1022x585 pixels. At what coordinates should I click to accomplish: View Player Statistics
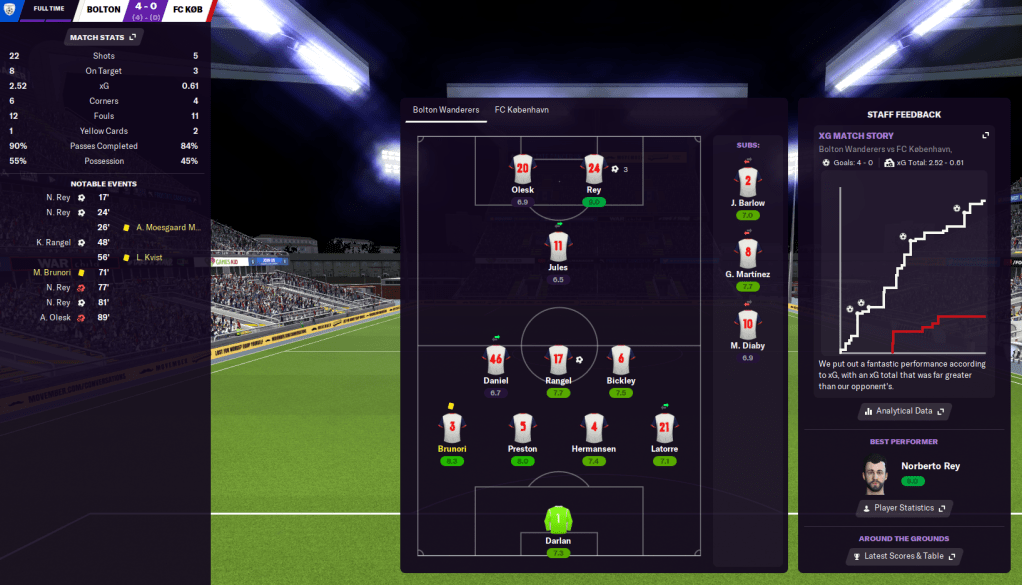[902, 508]
